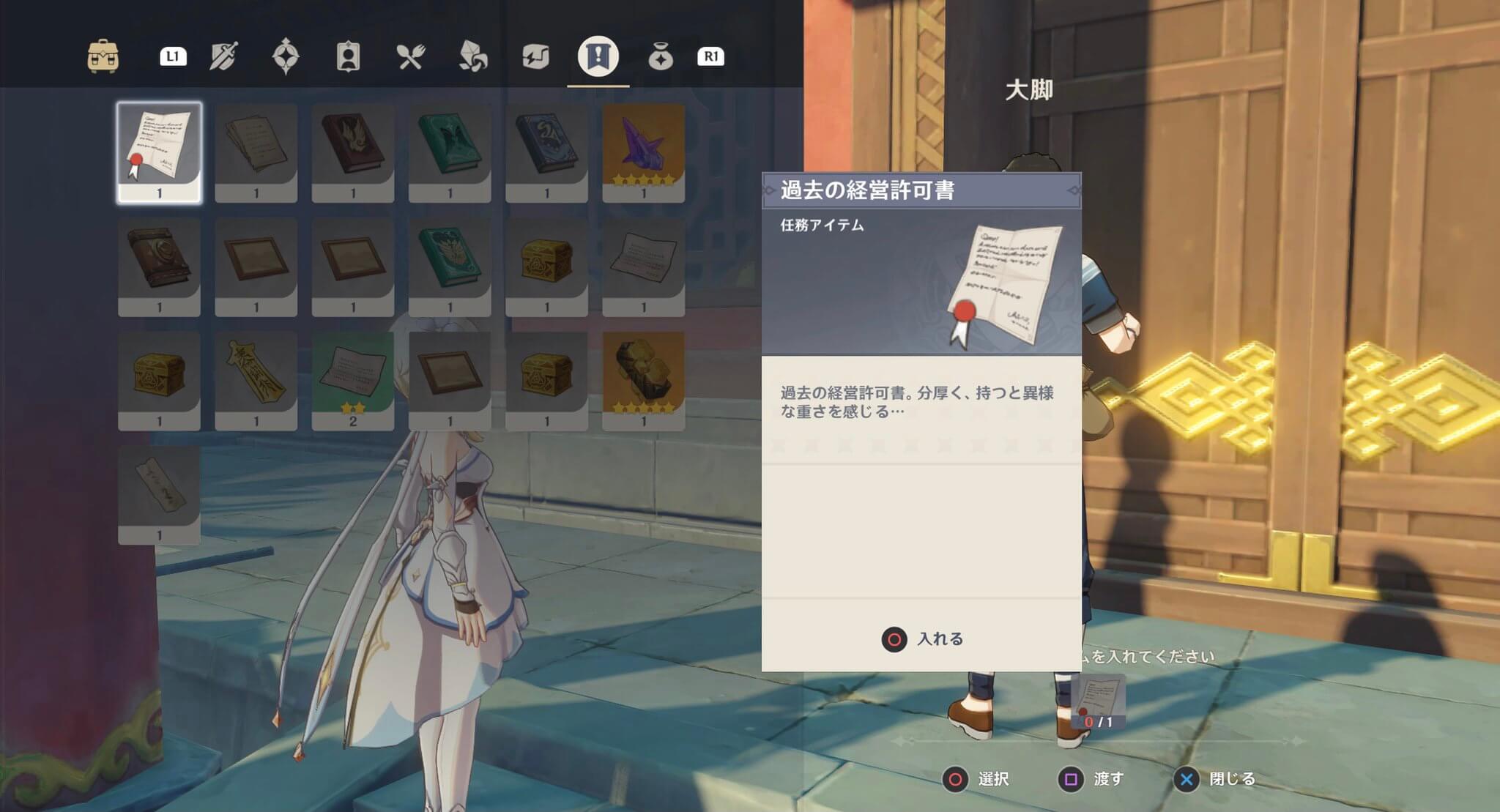1500x812 pixels.
Task: Select the currency pouch tab icon
Action: tap(661, 56)
